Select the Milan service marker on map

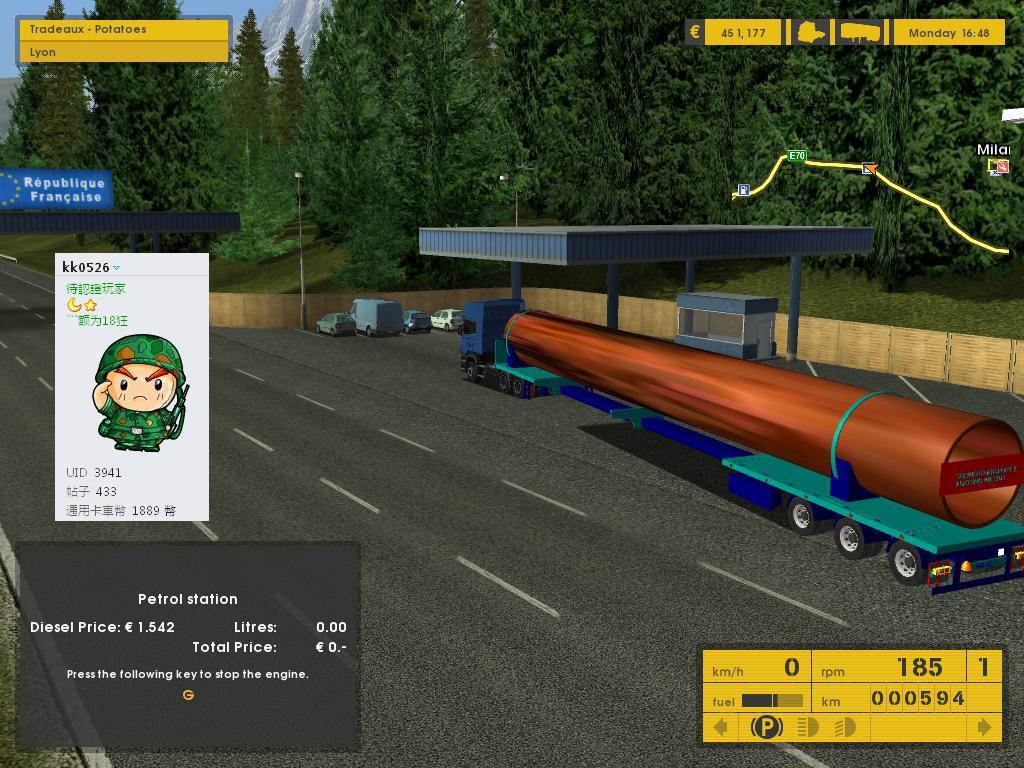tap(998, 167)
